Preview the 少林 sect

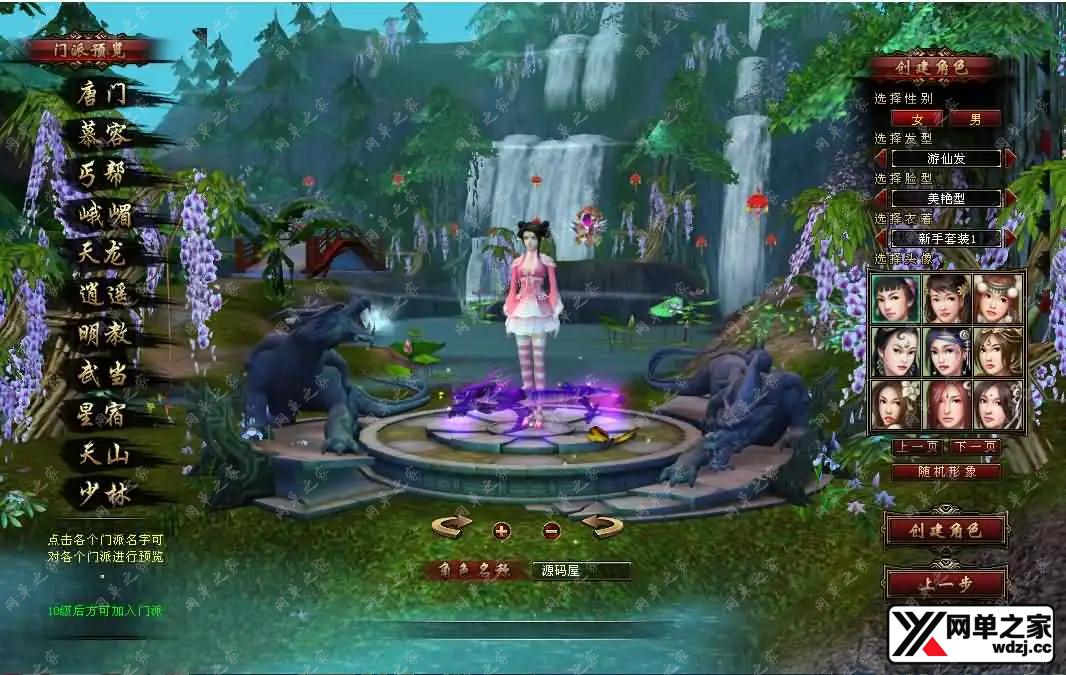pos(103,494)
